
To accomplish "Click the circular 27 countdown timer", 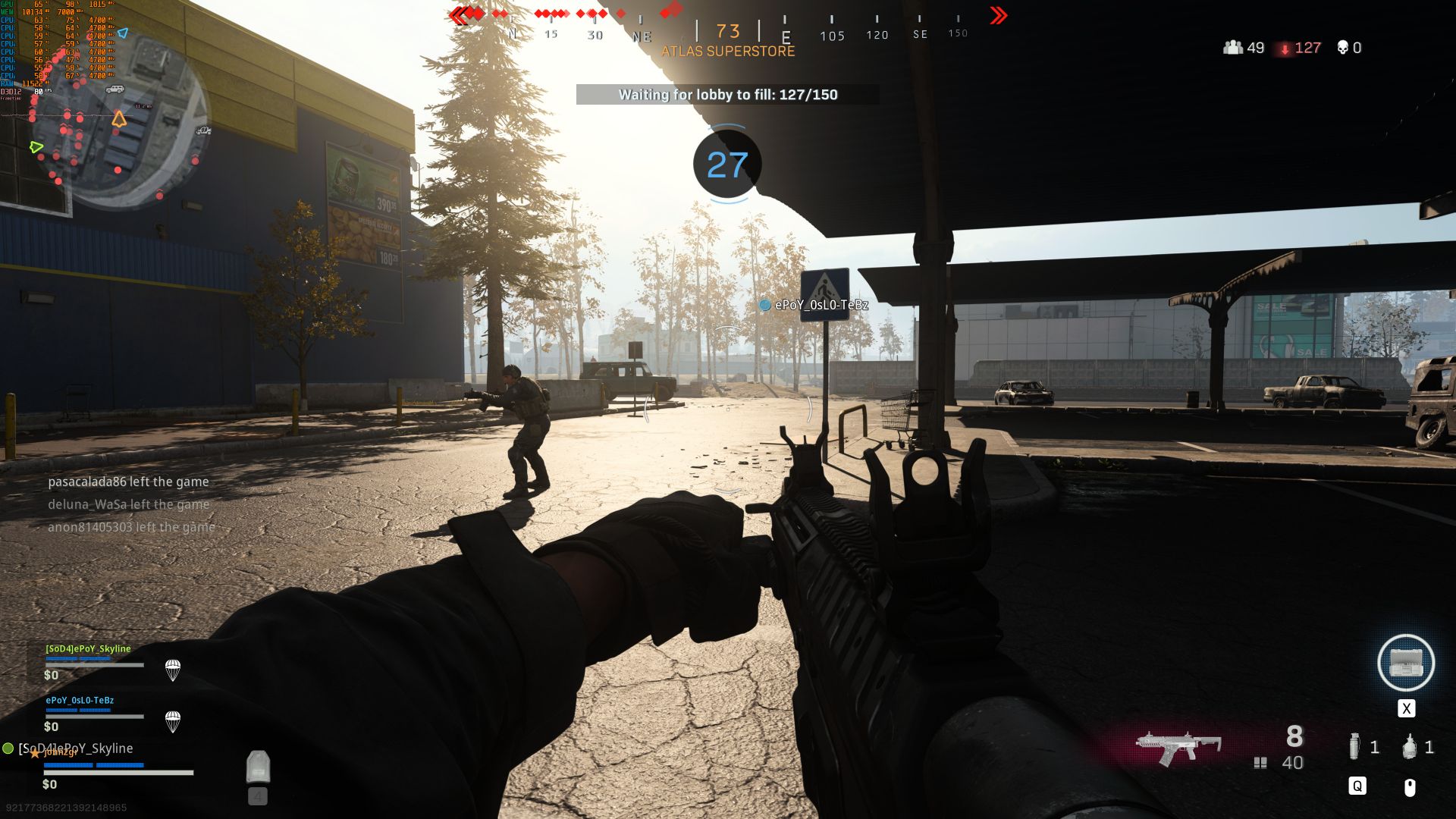I will pos(726,165).
